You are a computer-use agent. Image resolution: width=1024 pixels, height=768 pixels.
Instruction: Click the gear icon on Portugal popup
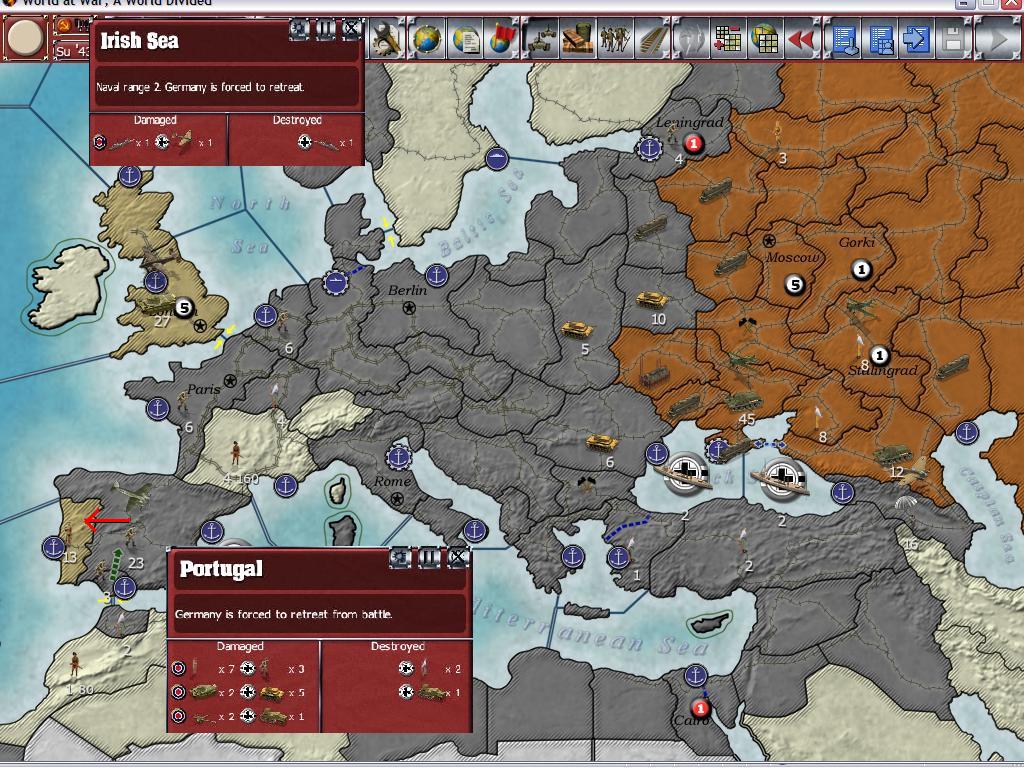402,557
